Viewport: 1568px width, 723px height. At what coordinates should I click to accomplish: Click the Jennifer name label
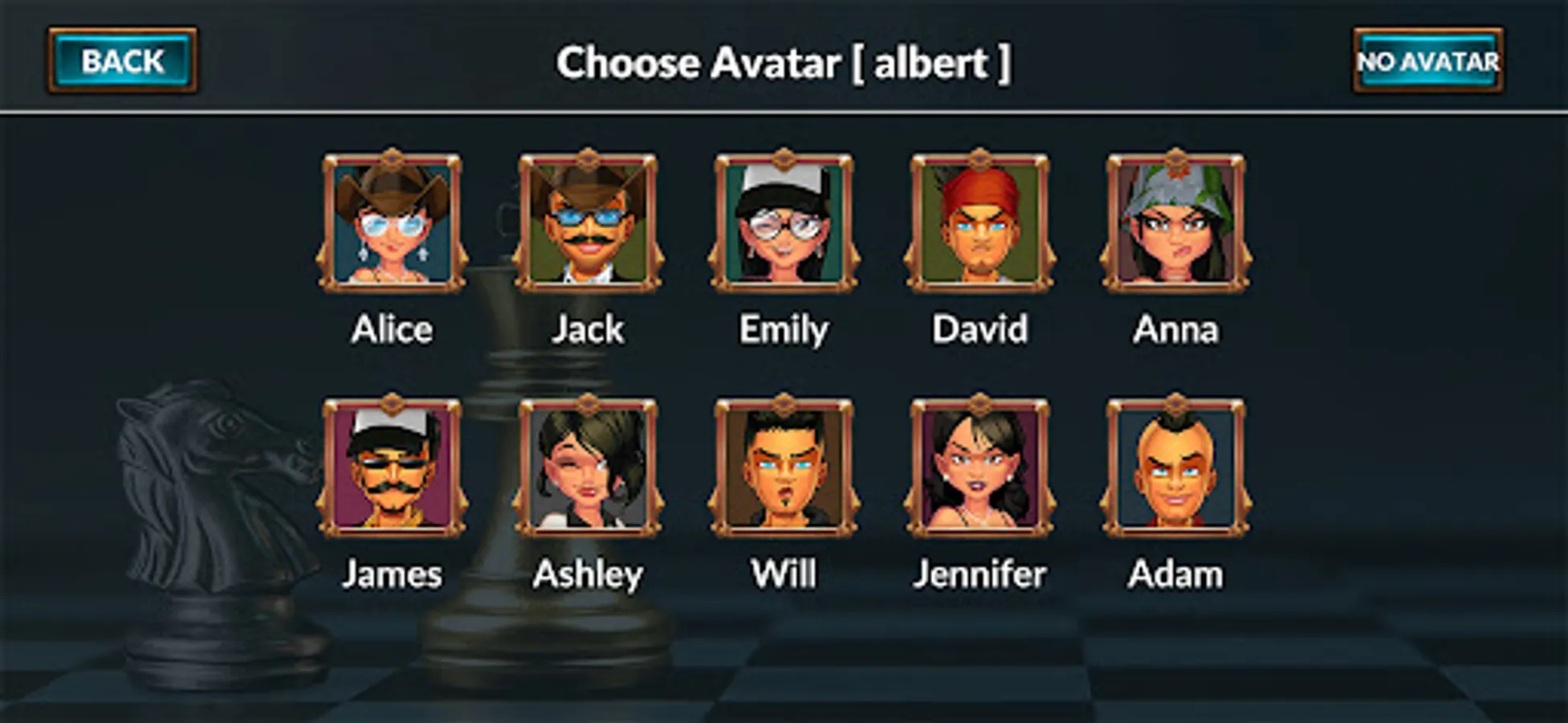[x=980, y=574]
